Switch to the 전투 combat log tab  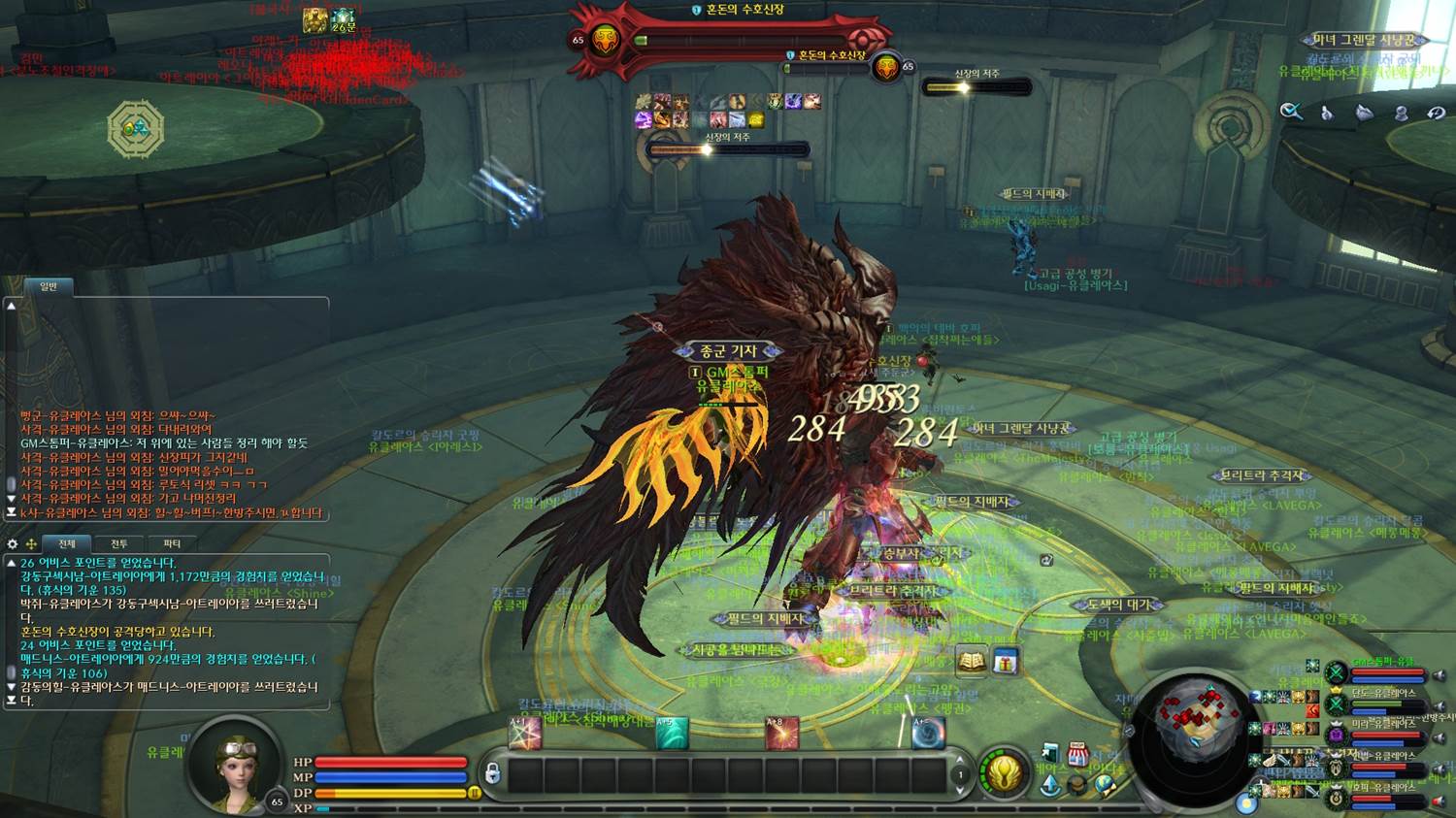coord(119,544)
